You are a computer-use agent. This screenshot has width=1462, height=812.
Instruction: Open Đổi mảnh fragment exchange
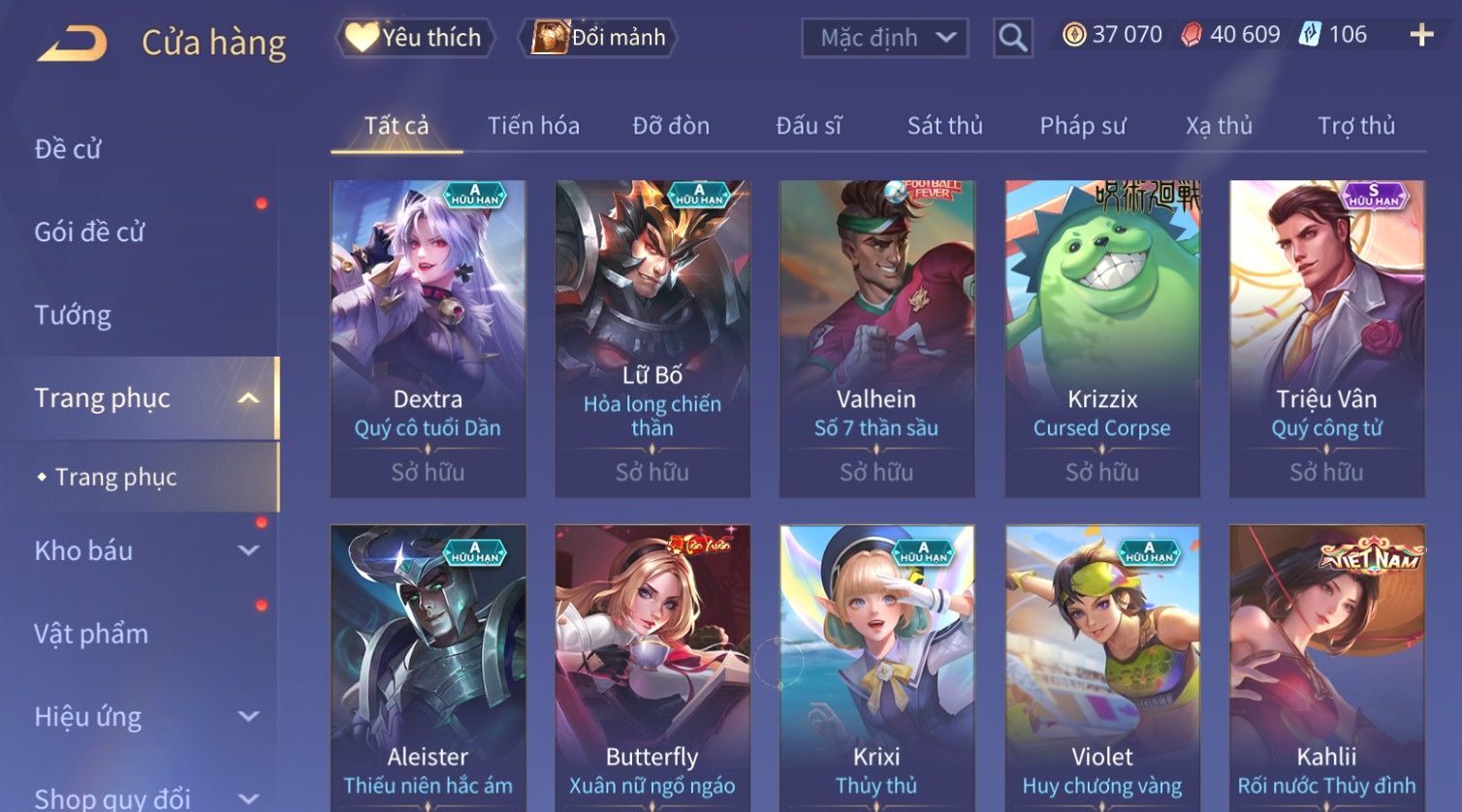click(599, 38)
